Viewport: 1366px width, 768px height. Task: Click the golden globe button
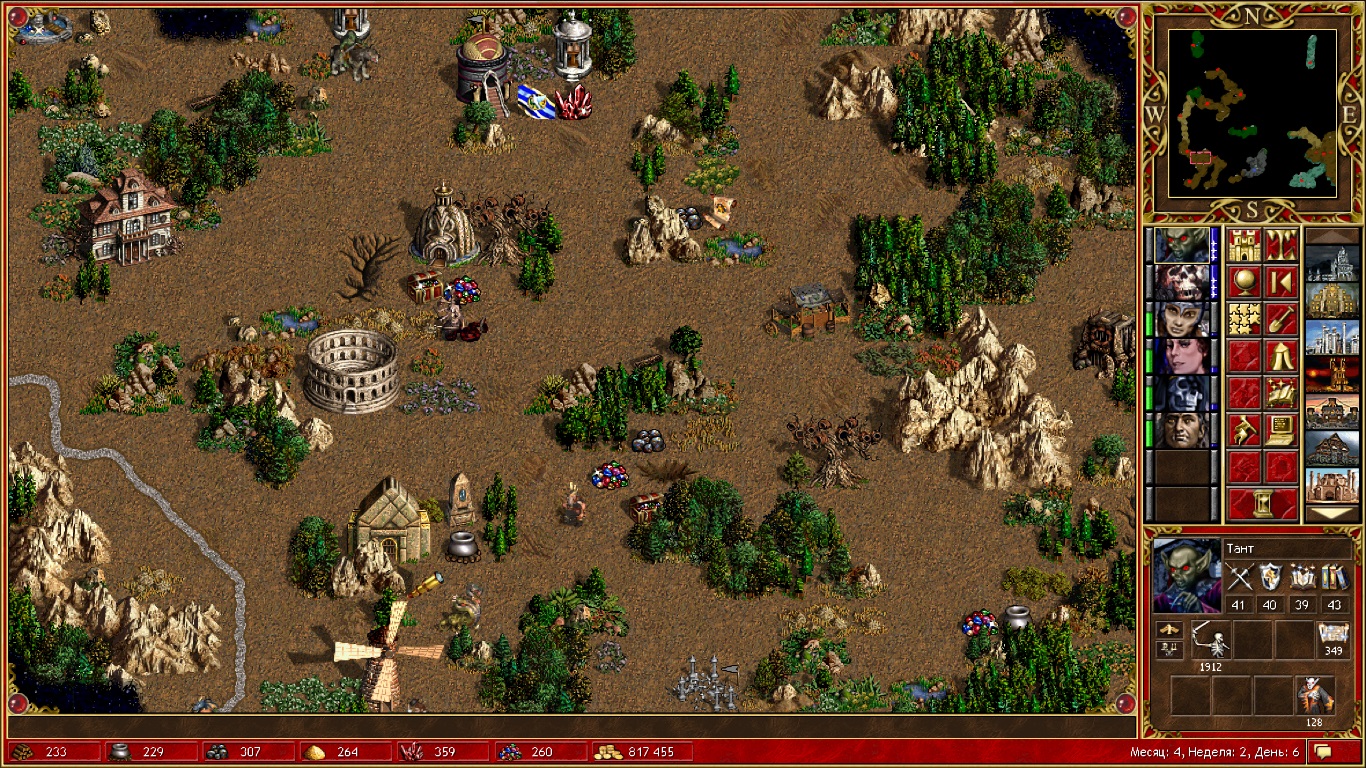pos(1244,282)
